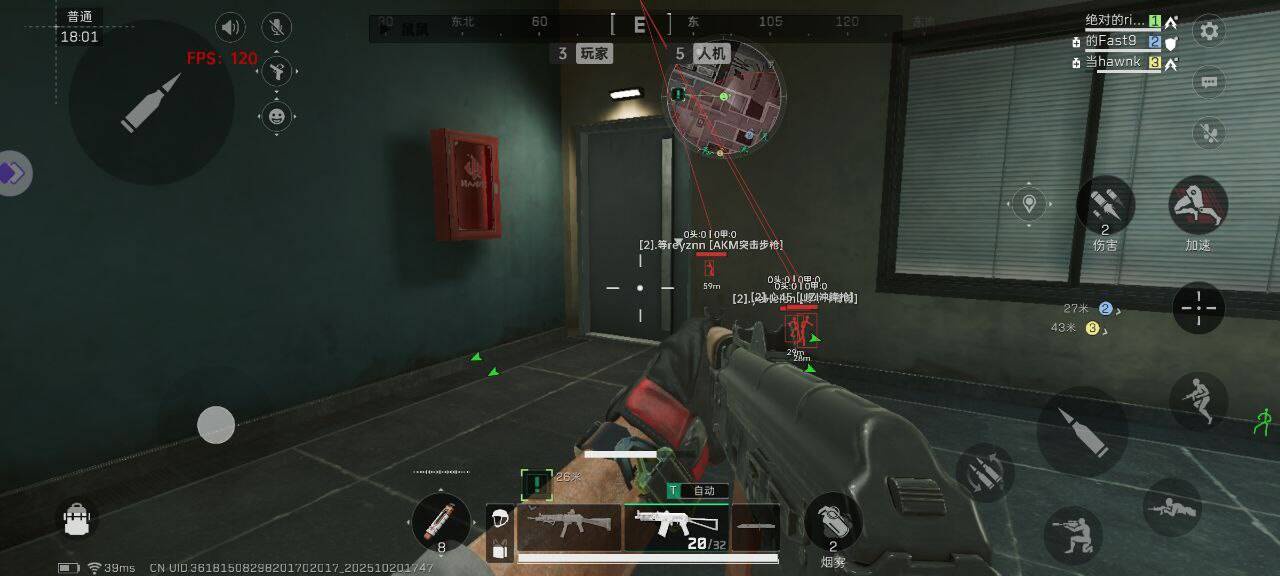1280x576 pixels.
Task: Open the smiley emote wheel
Action: tap(277, 116)
